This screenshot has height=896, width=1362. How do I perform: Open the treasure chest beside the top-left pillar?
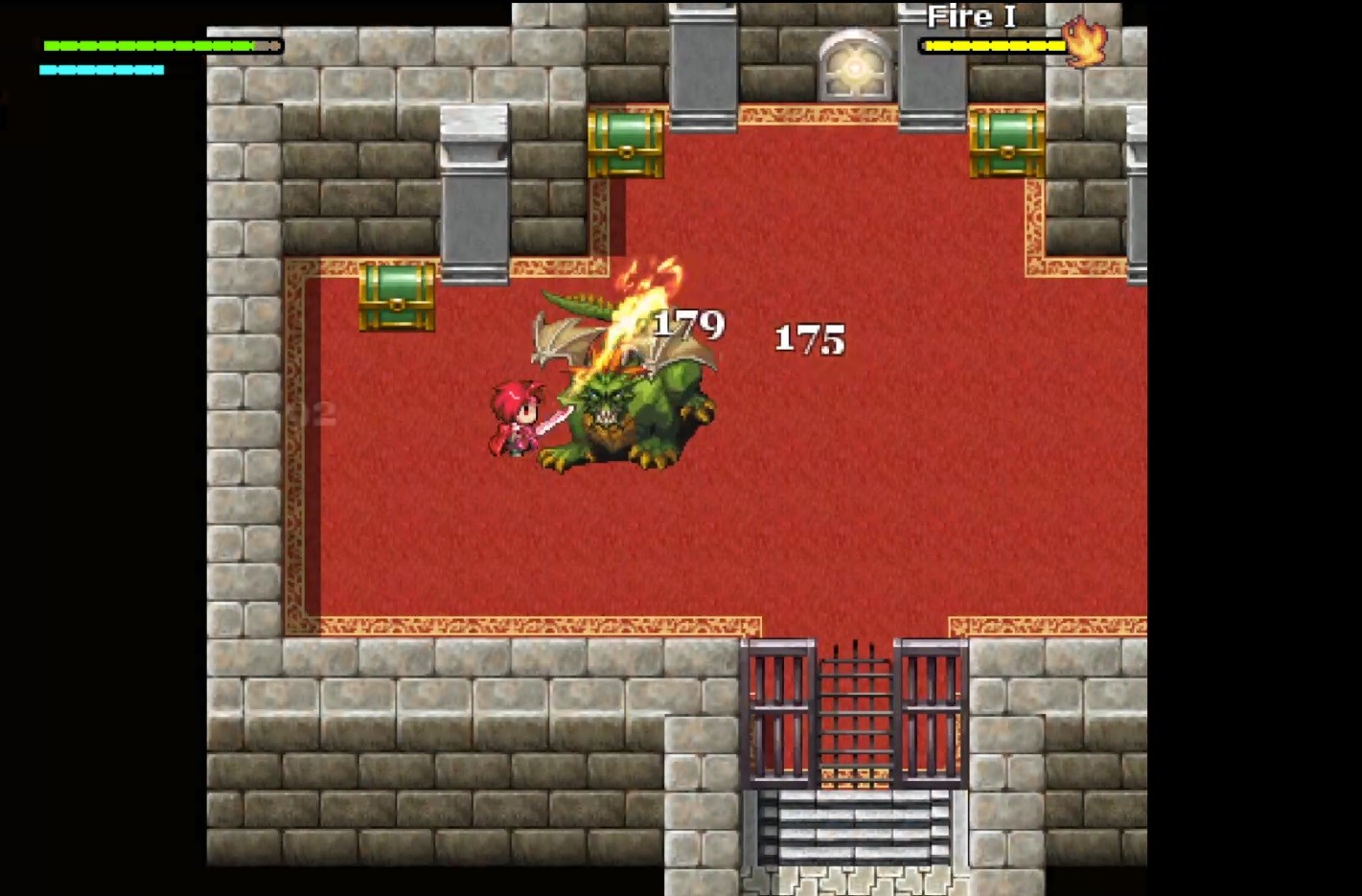624,142
